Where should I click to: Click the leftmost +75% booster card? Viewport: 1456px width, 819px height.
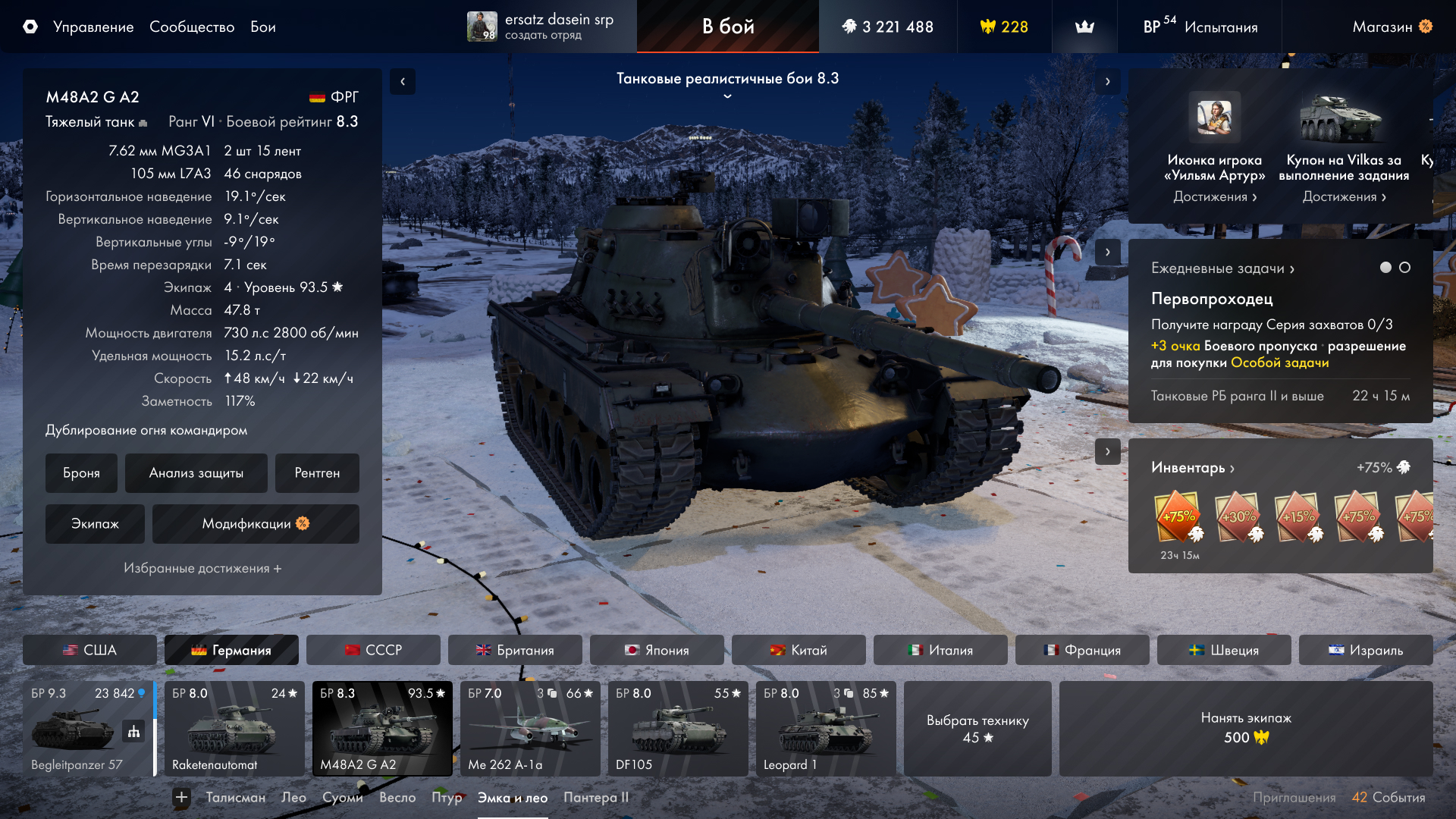(1178, 517)
